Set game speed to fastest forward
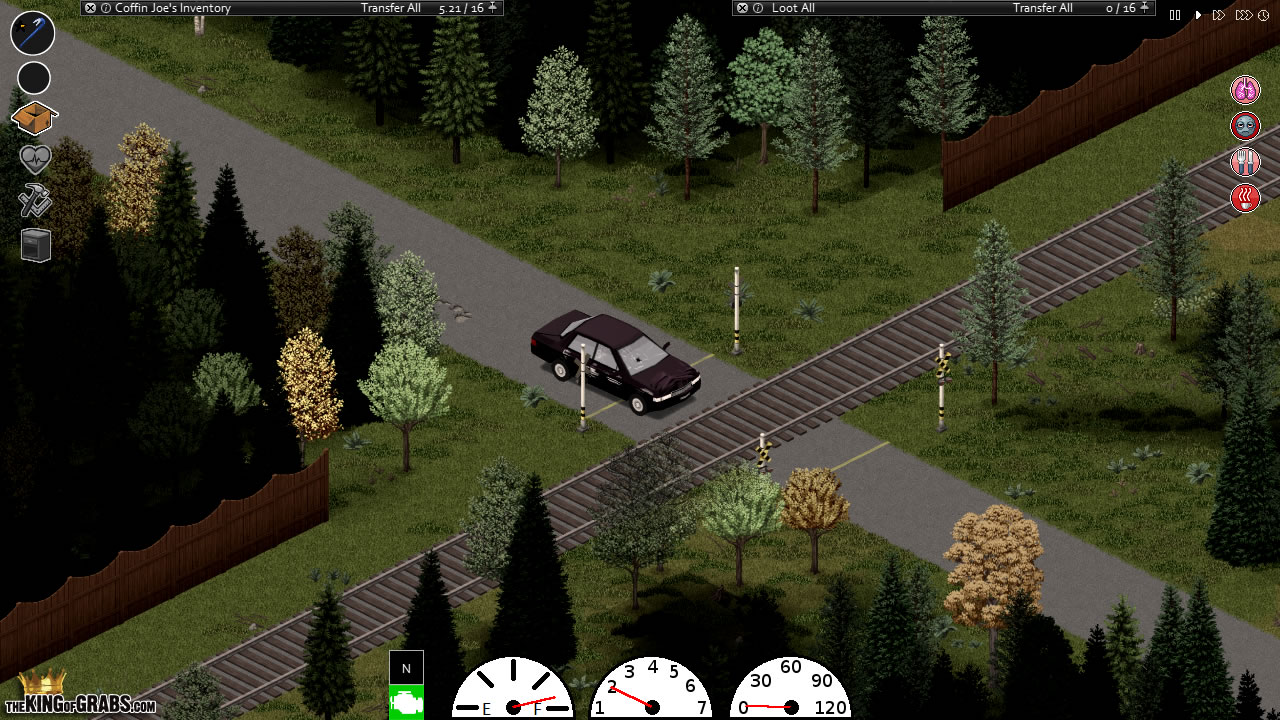 tap(1243, 15)
